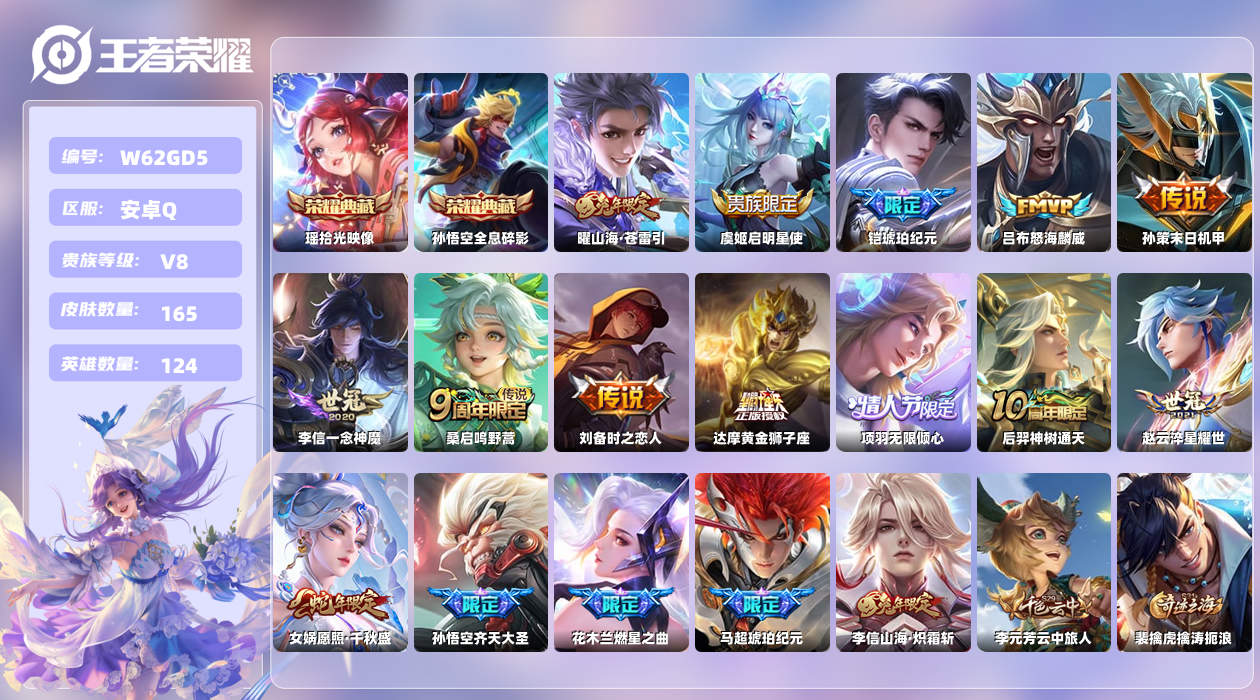This screenshot has height=700, width=1260.
Task: Select the 桑启鸣野蔷 anniversary skin
Action: click(481, 362)
